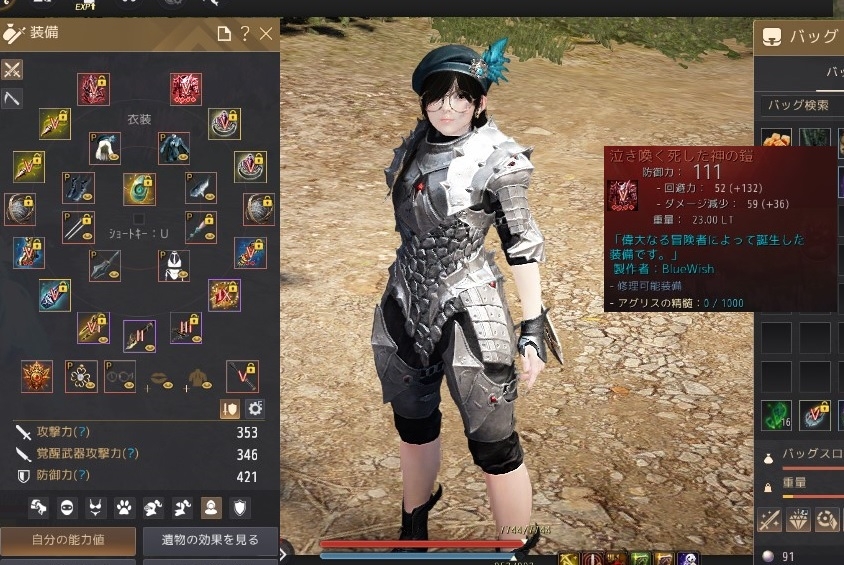Viewport: 844px width, 565px height.
Task: Select the white cloth costume slot
Action: [x=105, y=149]
